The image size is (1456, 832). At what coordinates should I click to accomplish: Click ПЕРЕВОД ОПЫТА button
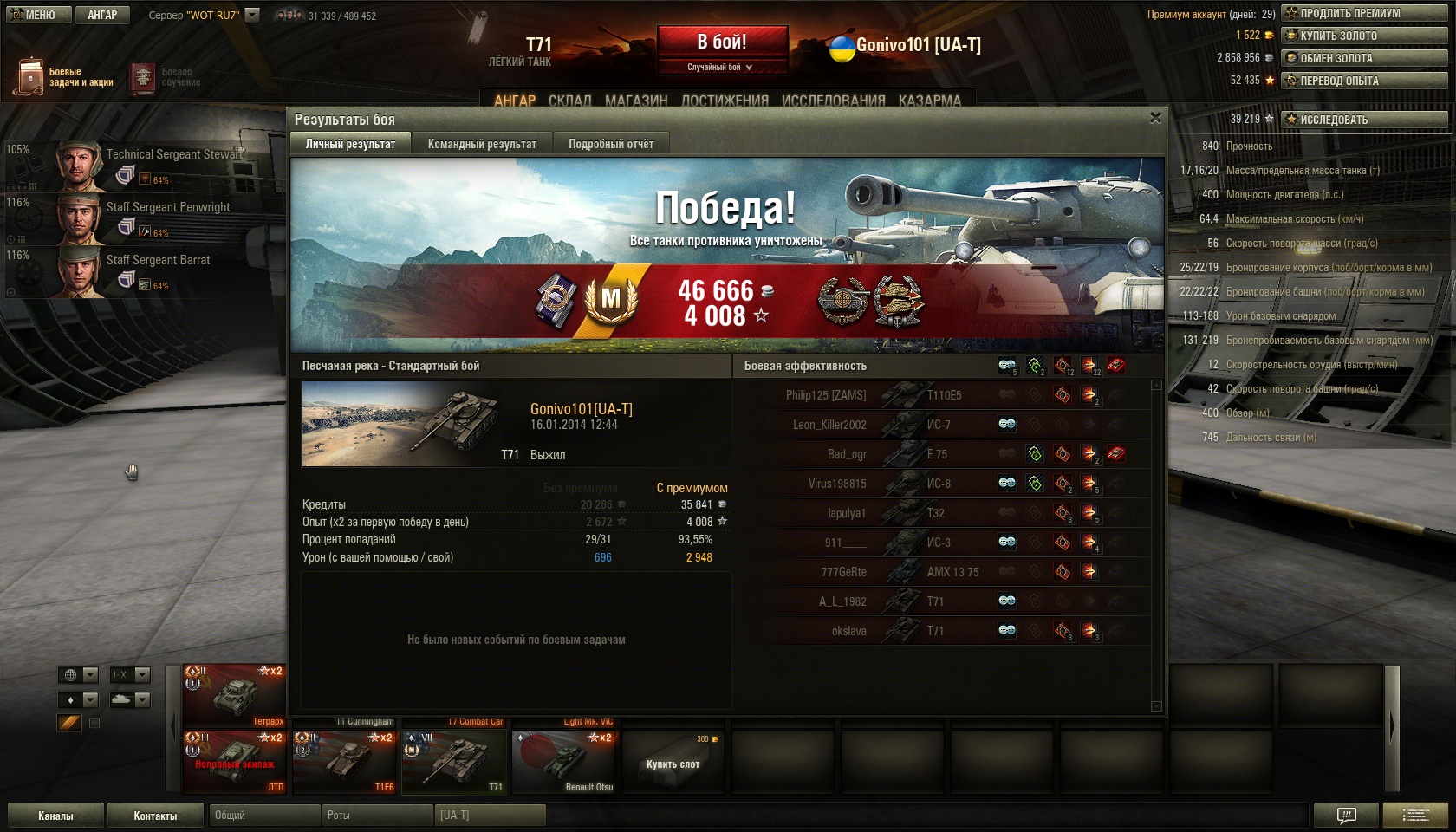[x=1364, y=81]
